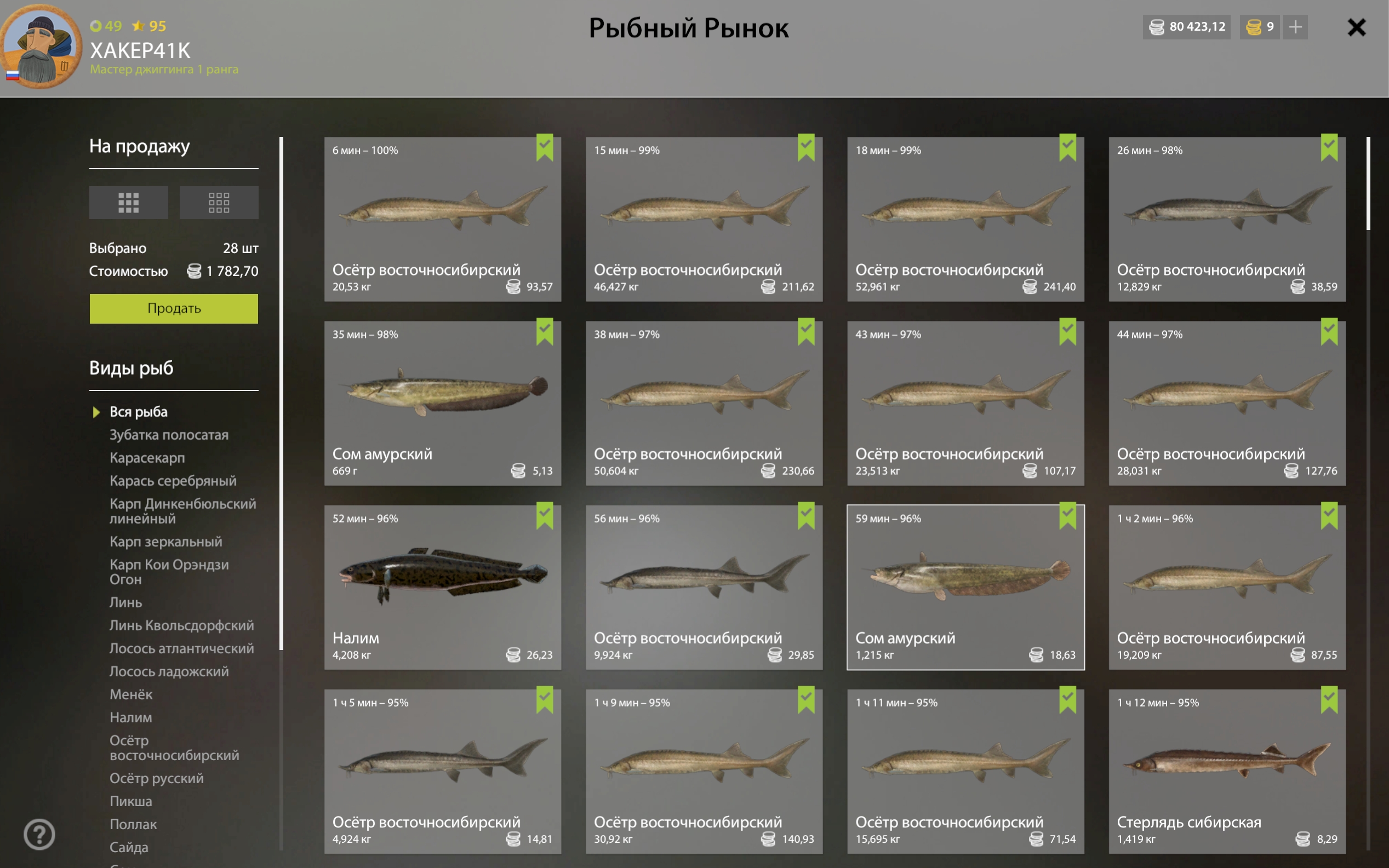1389x868 pixels.
Task: Select the Осётр русский category
Action: (x=156, y=778)
